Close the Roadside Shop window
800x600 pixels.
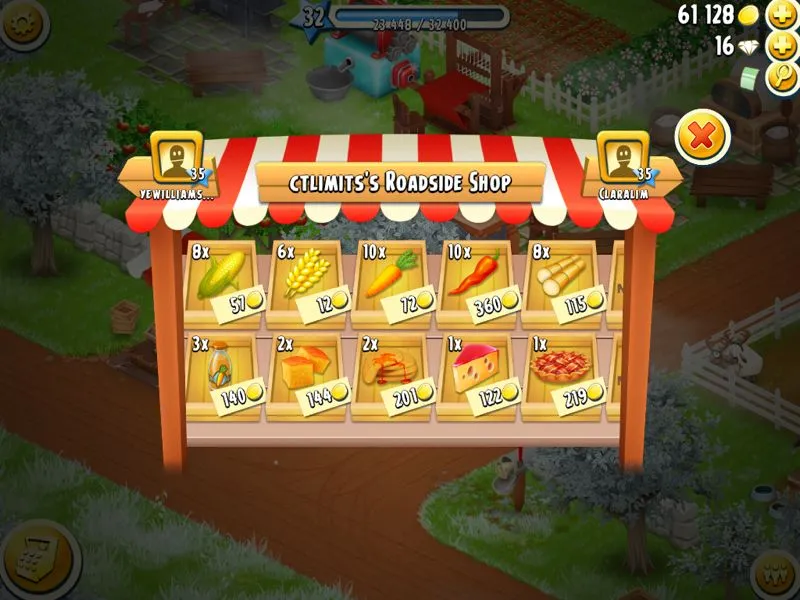coord(702,136)
